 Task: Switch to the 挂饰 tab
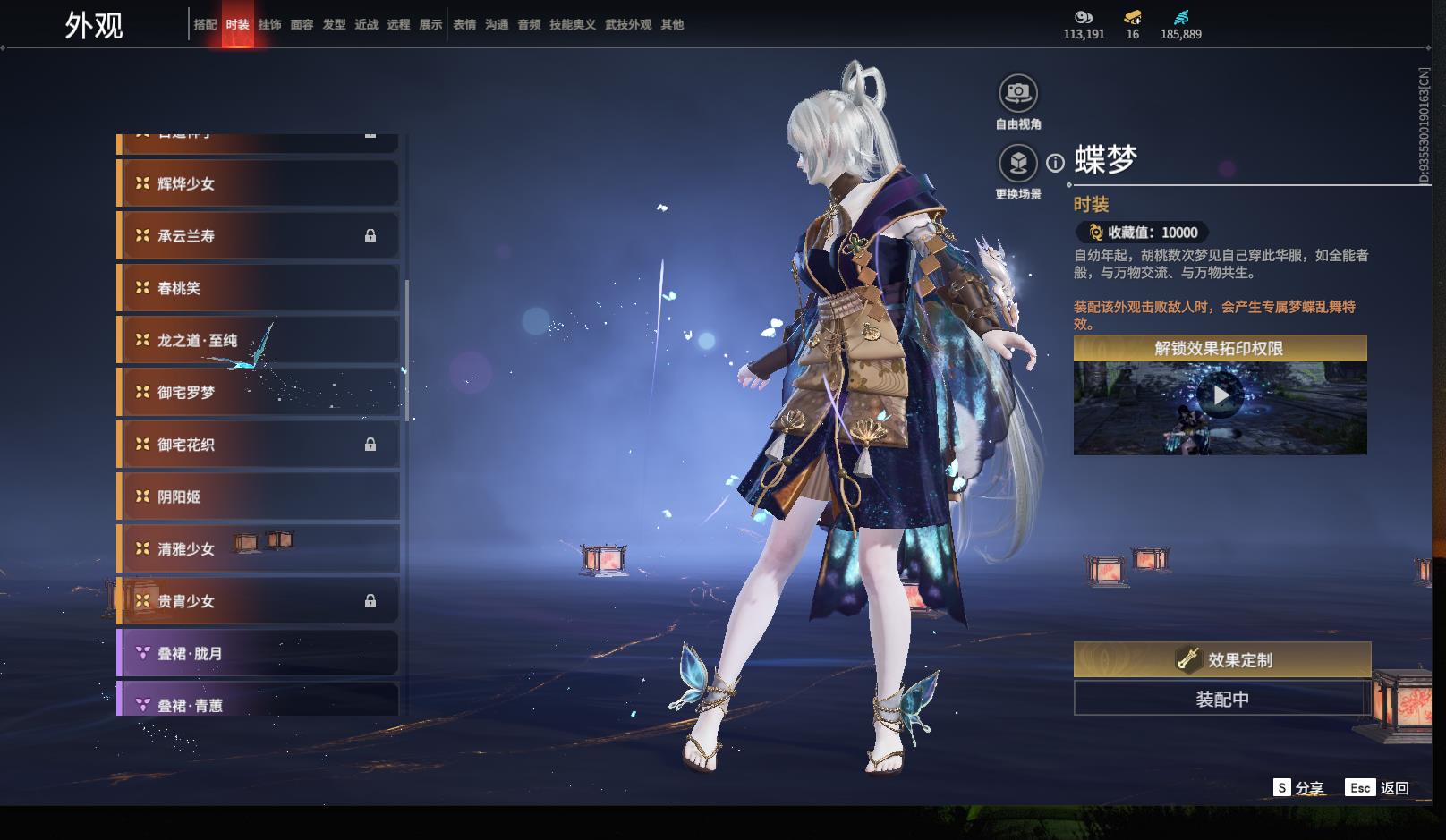pyautogui.click(x=269, y=25)
